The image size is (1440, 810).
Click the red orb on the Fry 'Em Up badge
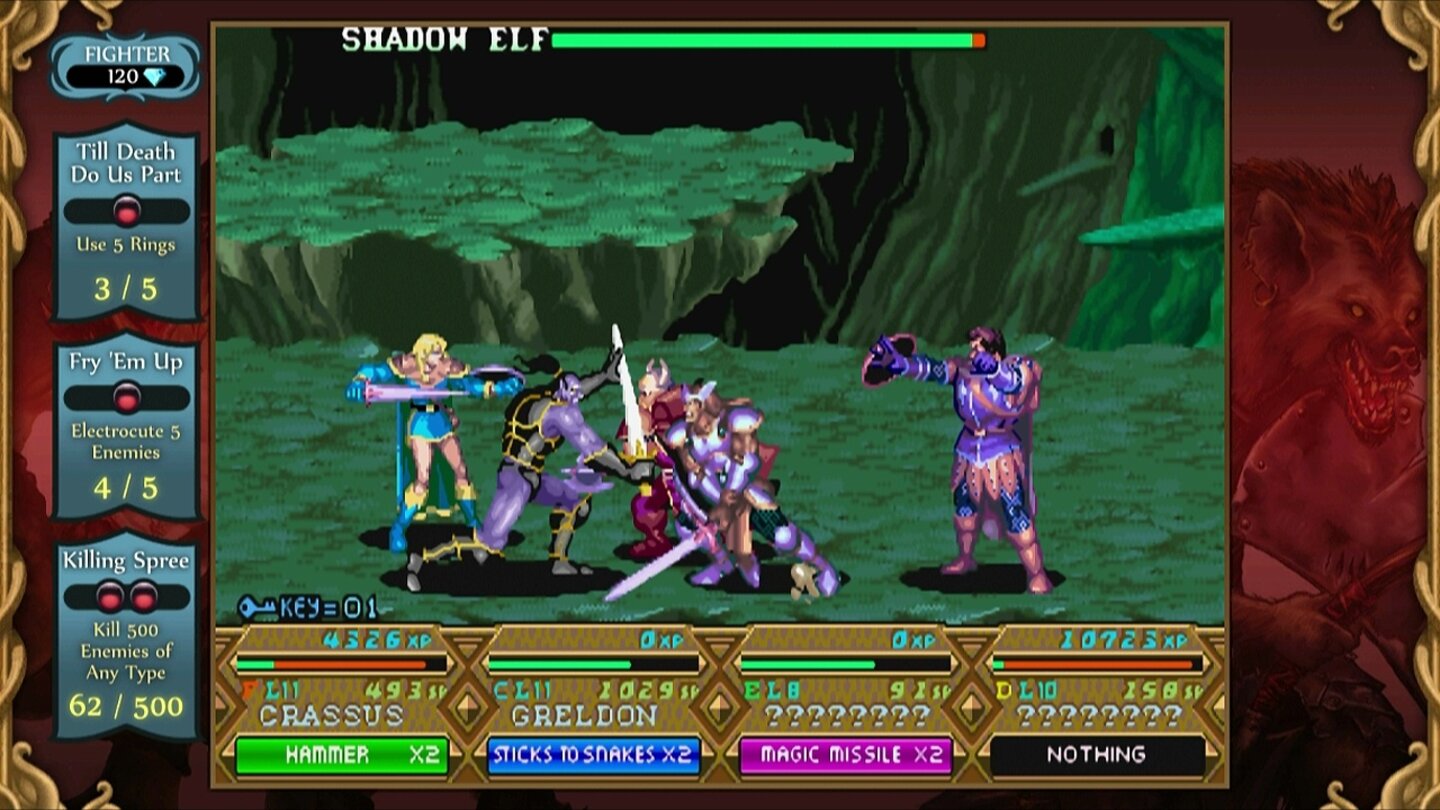126,396
